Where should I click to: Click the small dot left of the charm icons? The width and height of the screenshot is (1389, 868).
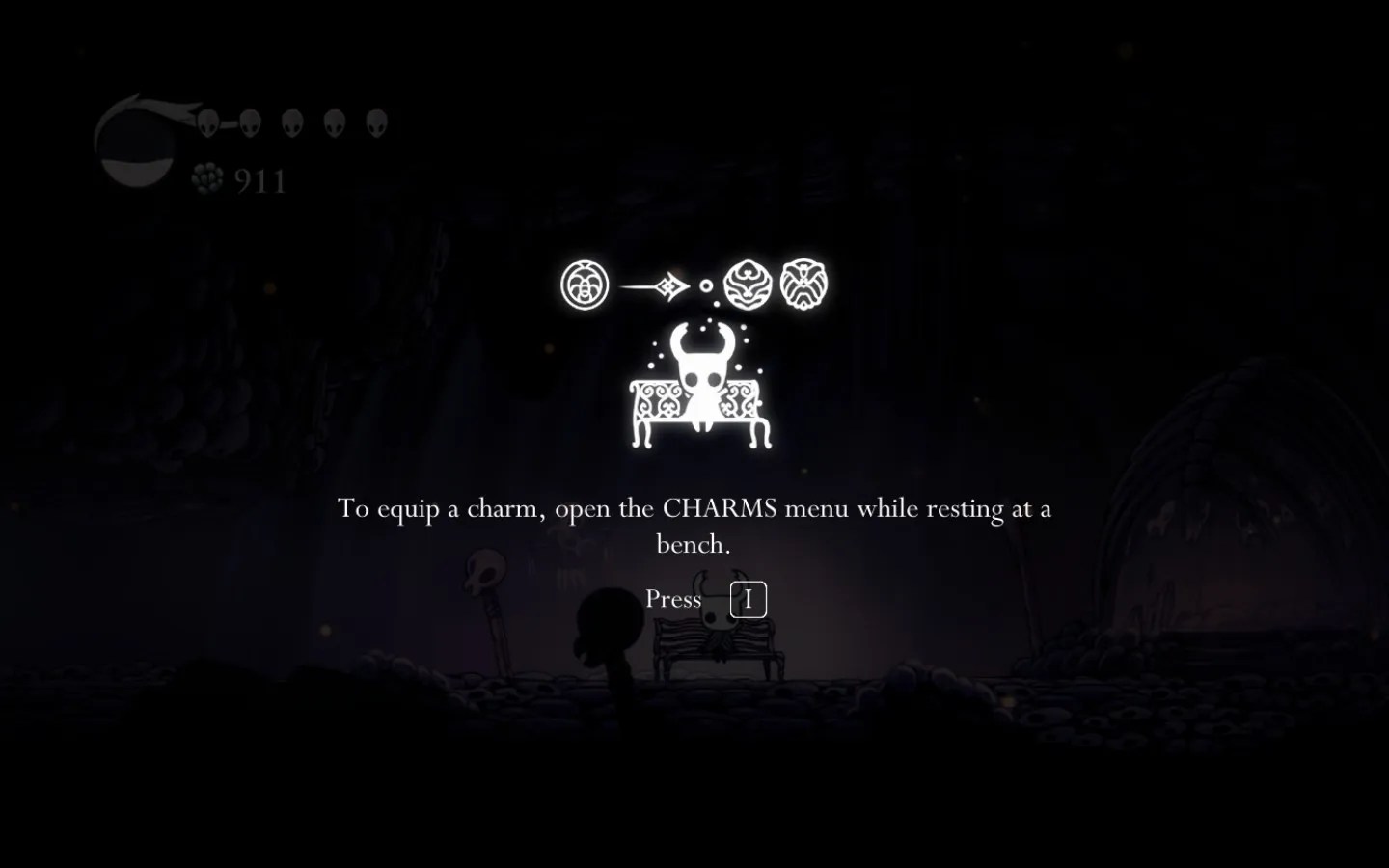pyautogui.click(x=707, y=285)
